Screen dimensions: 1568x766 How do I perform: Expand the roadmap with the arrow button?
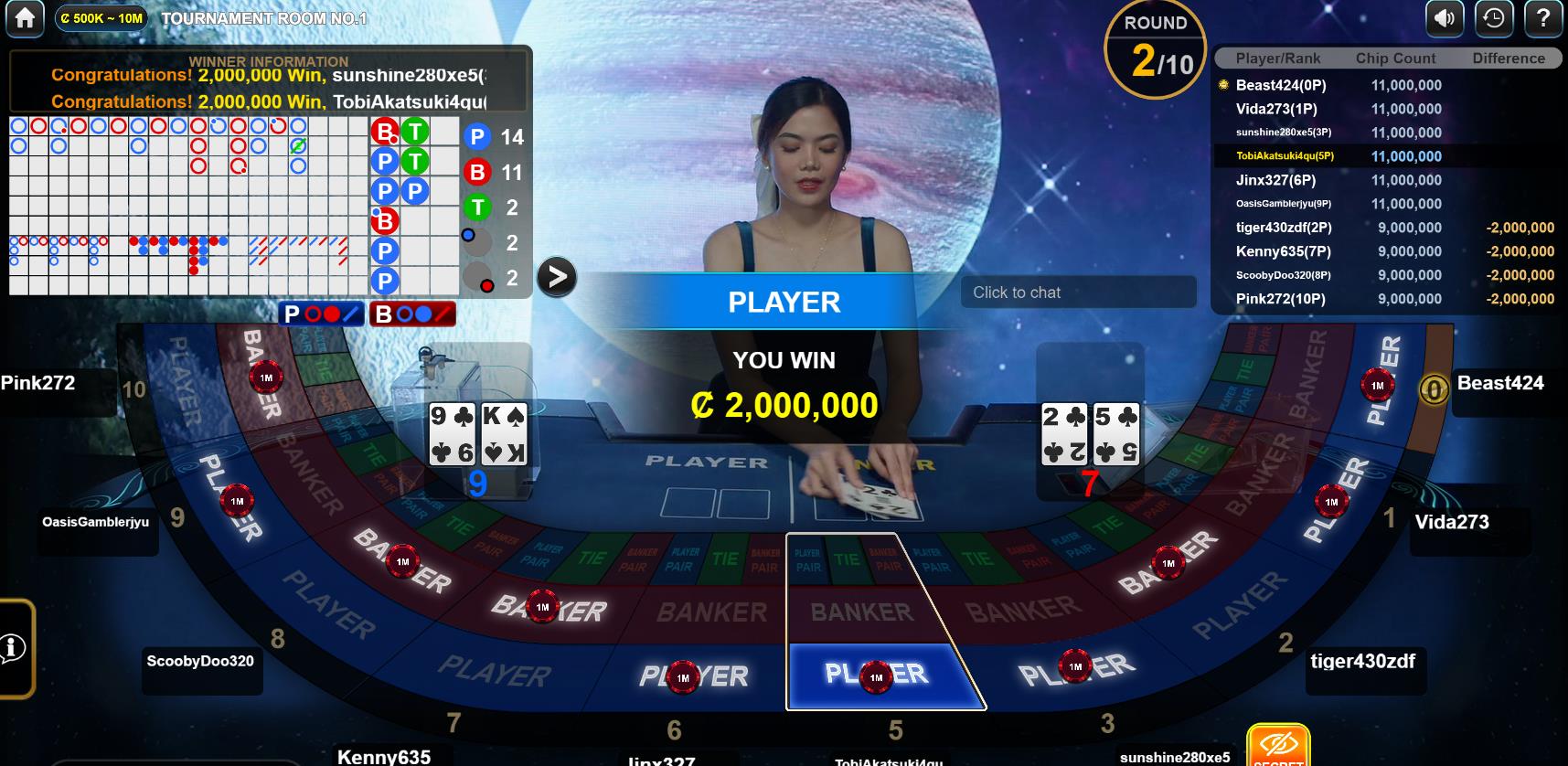556,277
